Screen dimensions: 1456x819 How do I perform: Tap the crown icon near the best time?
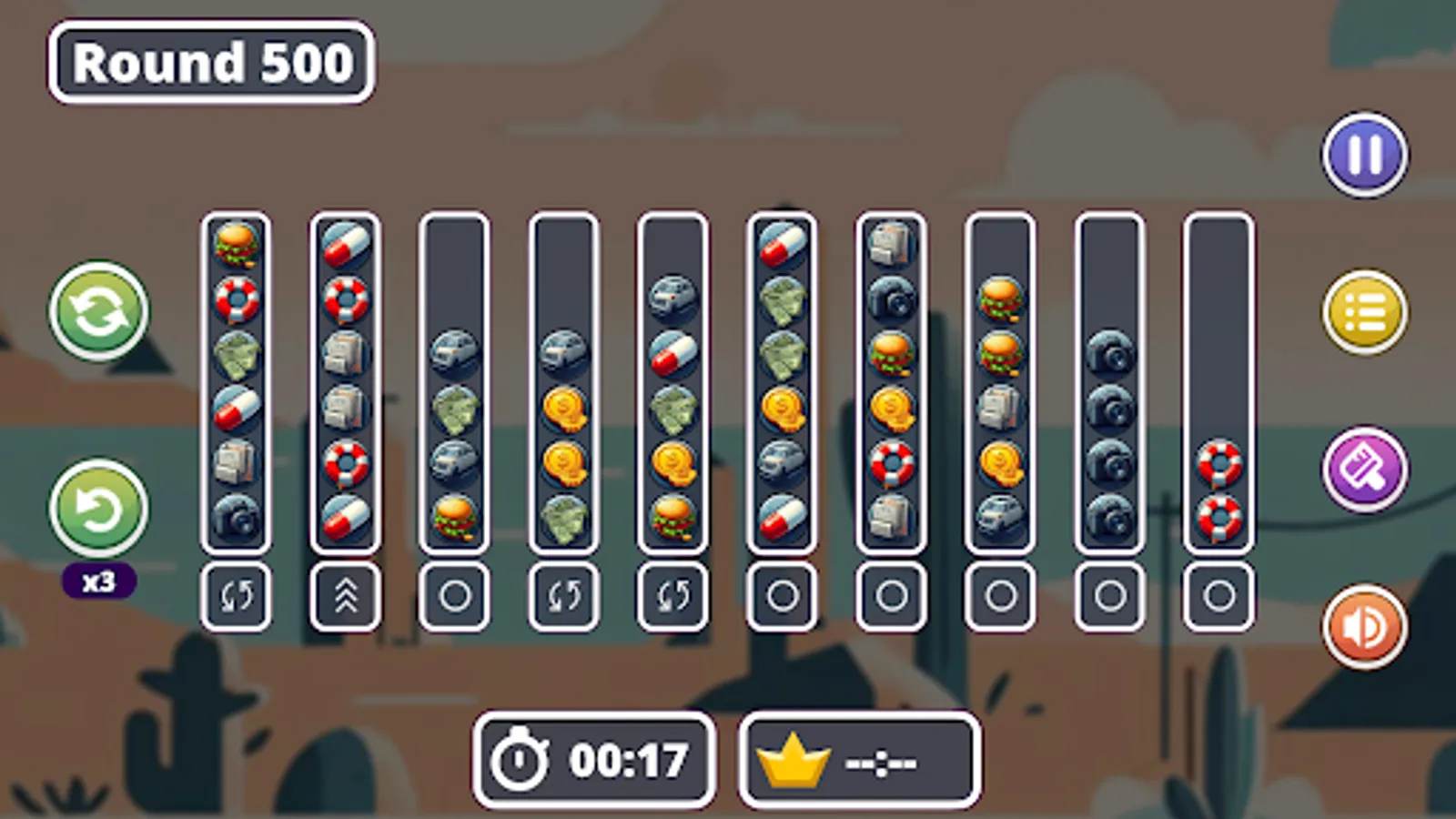(x=794, y=762)
